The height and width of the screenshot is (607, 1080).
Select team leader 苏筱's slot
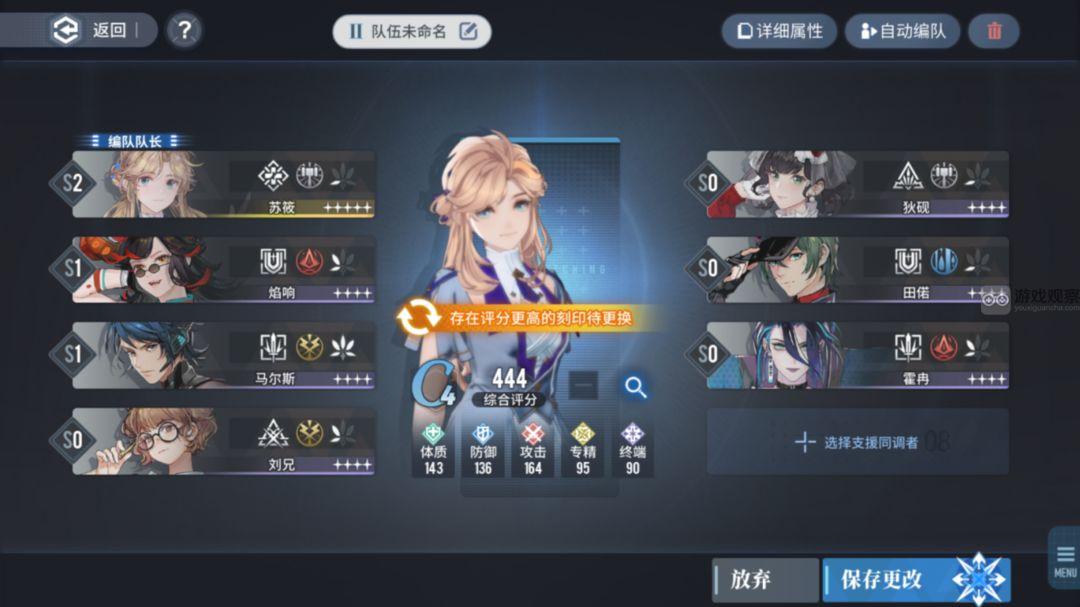click(x=225, y=185)
